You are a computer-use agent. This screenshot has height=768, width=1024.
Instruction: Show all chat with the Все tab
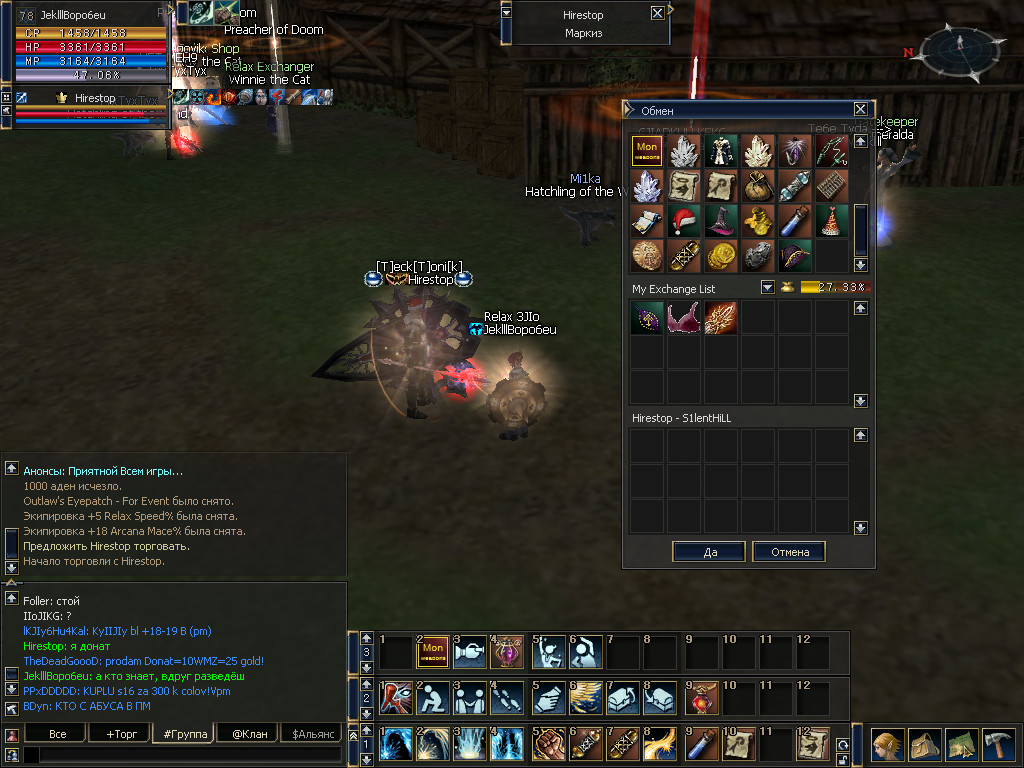(58, 734)
